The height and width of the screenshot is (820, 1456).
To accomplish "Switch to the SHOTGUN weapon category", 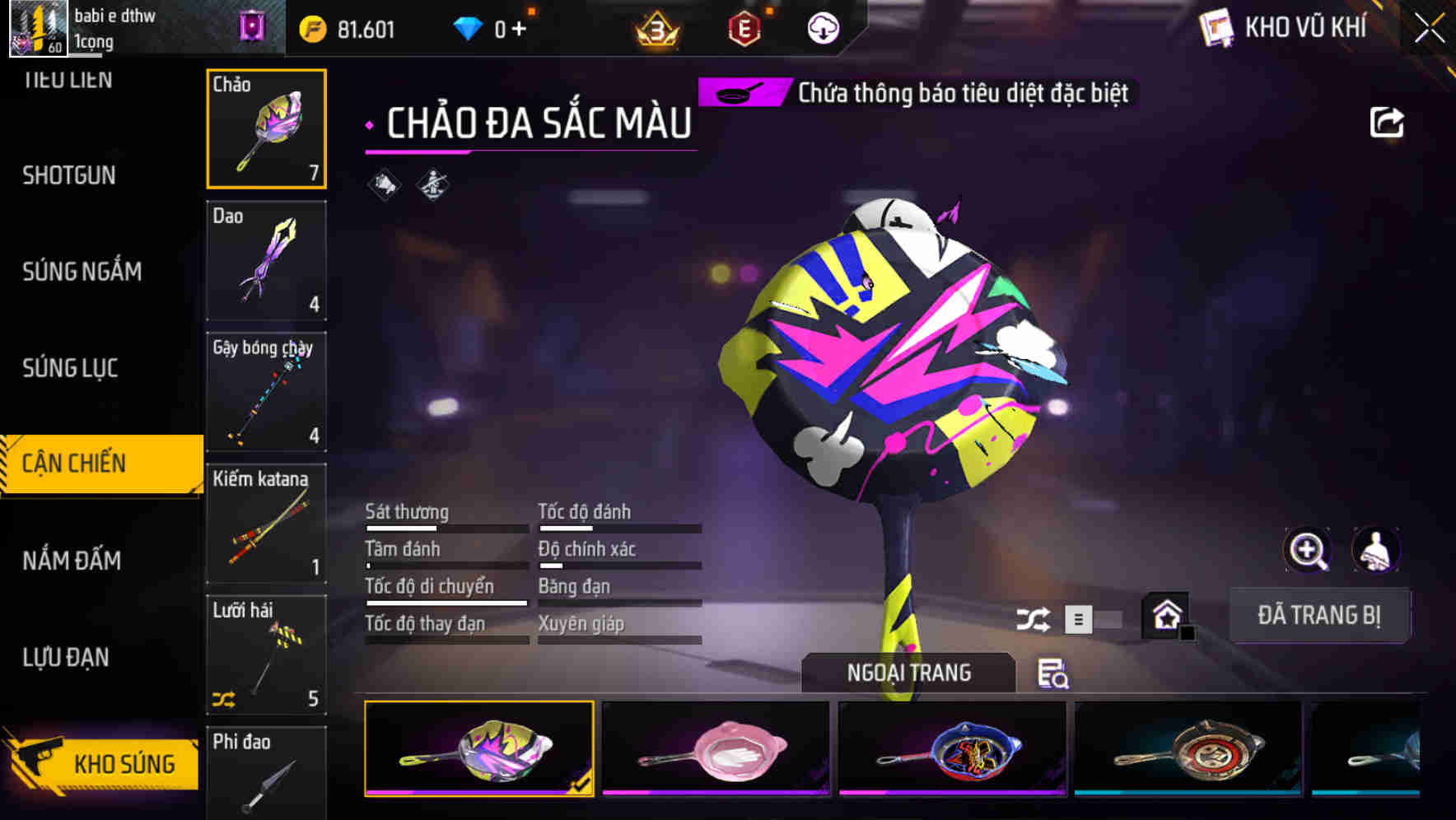I will tap(69, 175).
